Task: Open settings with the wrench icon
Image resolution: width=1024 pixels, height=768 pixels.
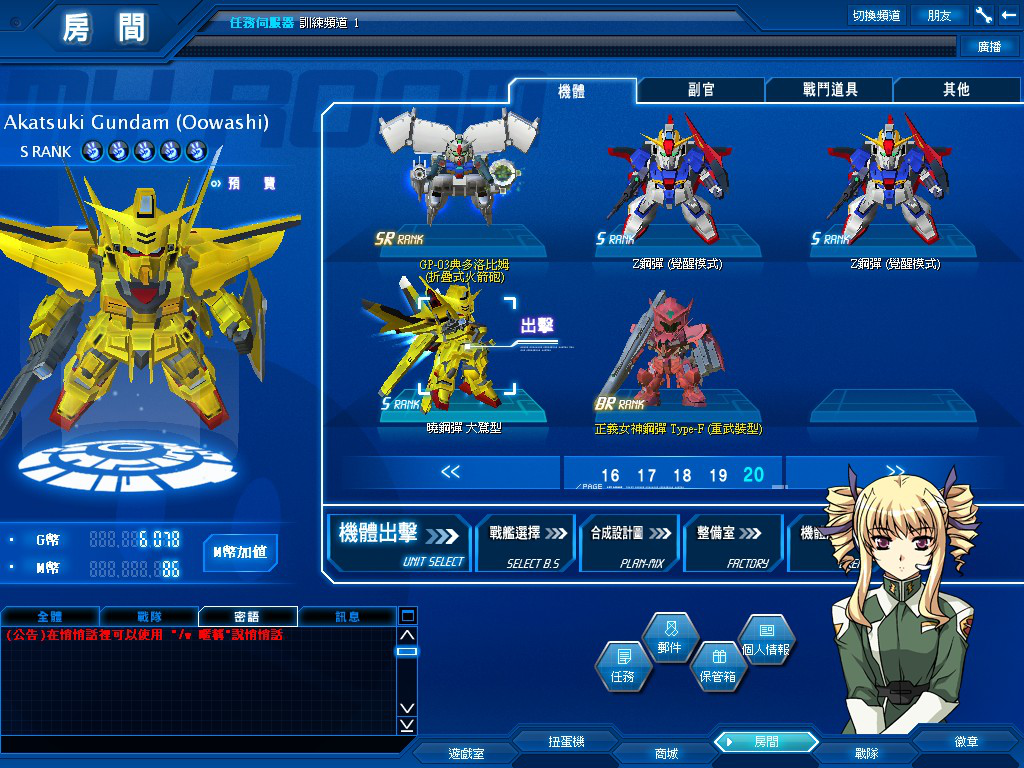Action: click(983, 15)
